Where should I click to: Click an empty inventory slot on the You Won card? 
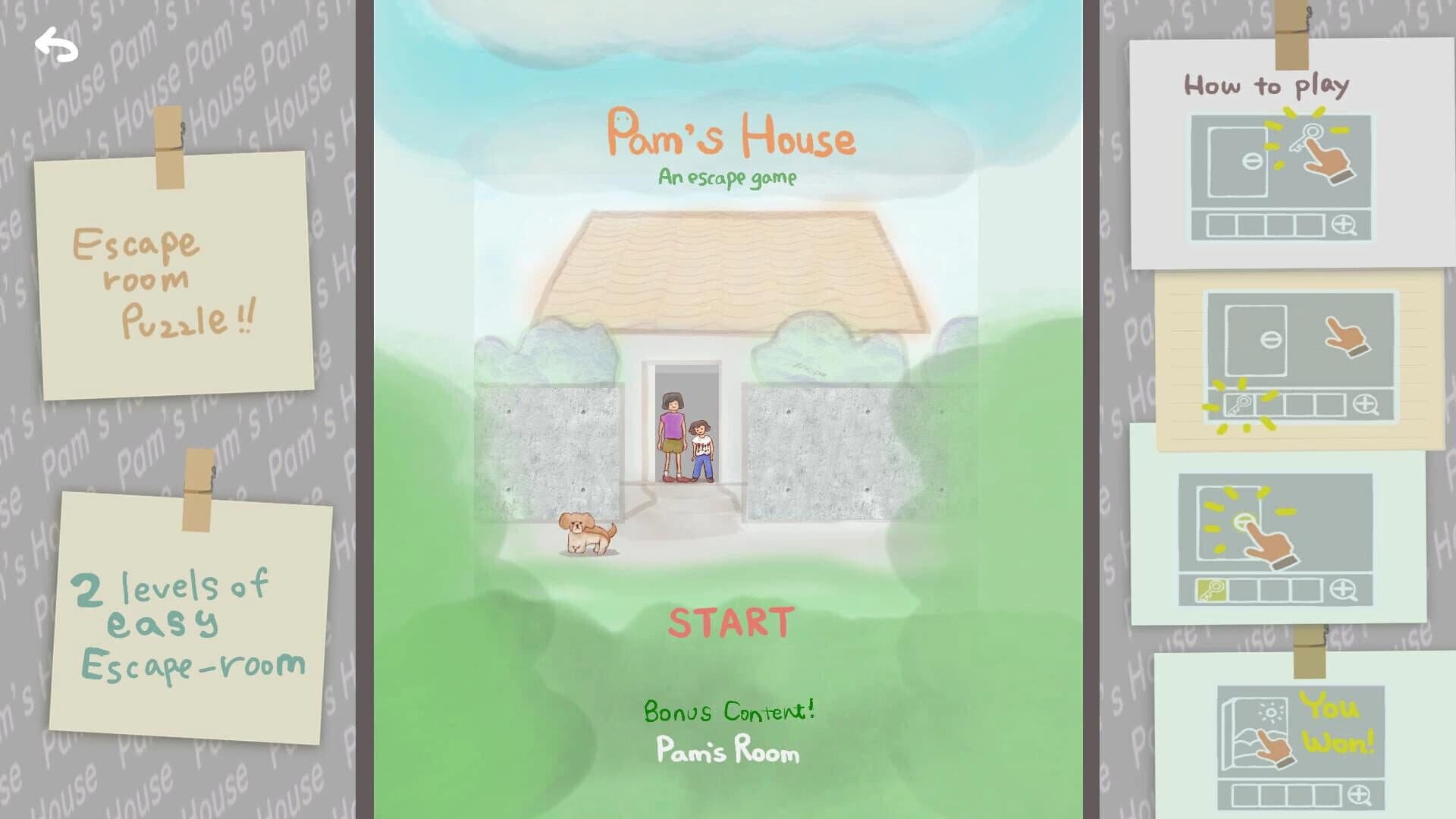click(1244, 793)
